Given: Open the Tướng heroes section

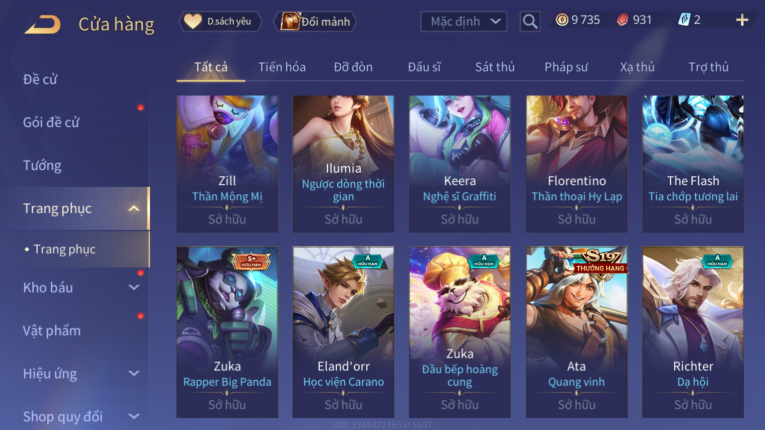Looking at the screenshot, I should [42, 165].
